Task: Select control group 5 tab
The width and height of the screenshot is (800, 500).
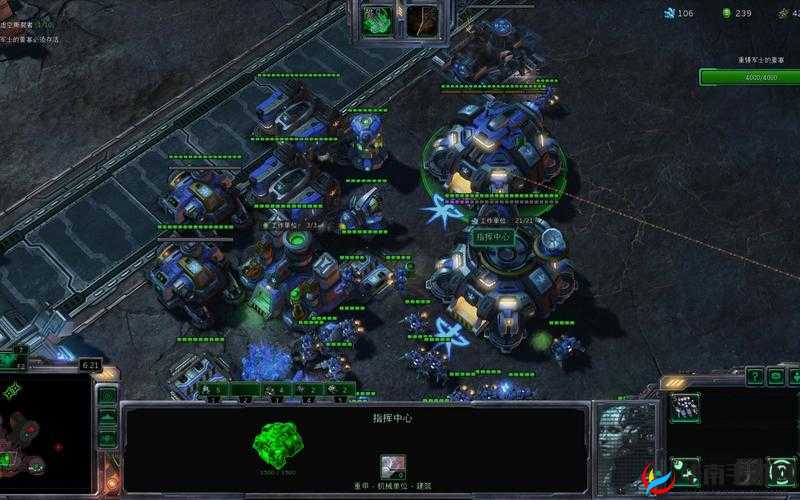Action: pos(338,389)
